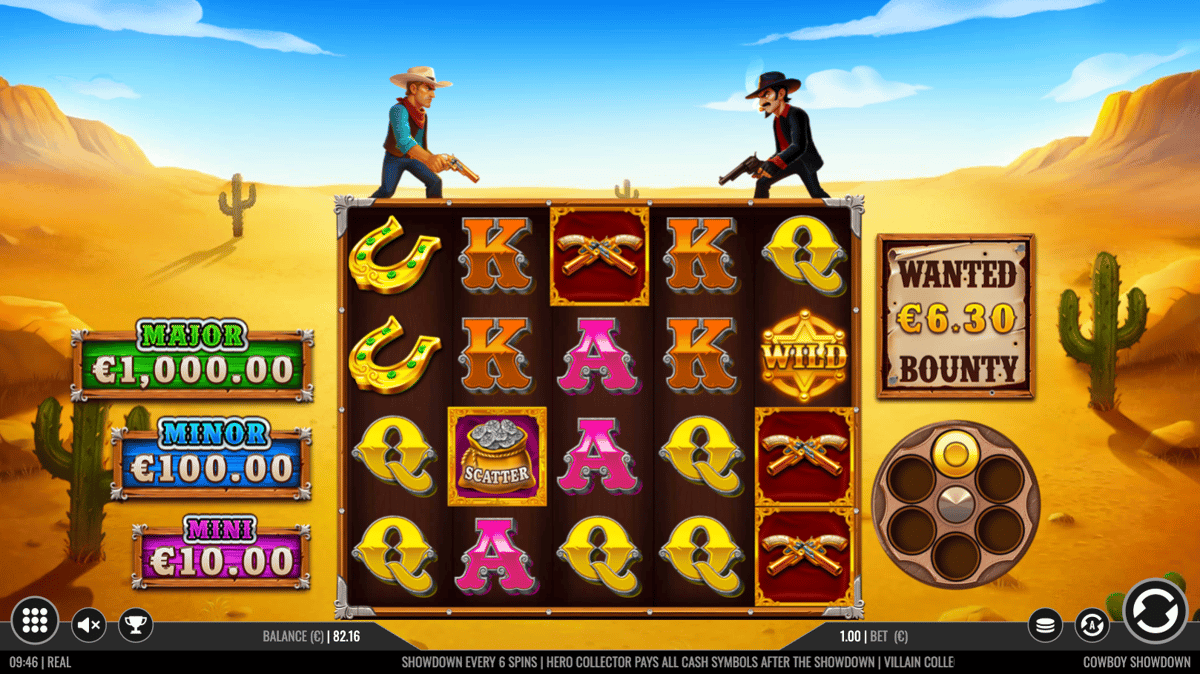Spin the reels with the spin button
The width and height of the screenshot is (1200, 674).
click(1155, 611)
